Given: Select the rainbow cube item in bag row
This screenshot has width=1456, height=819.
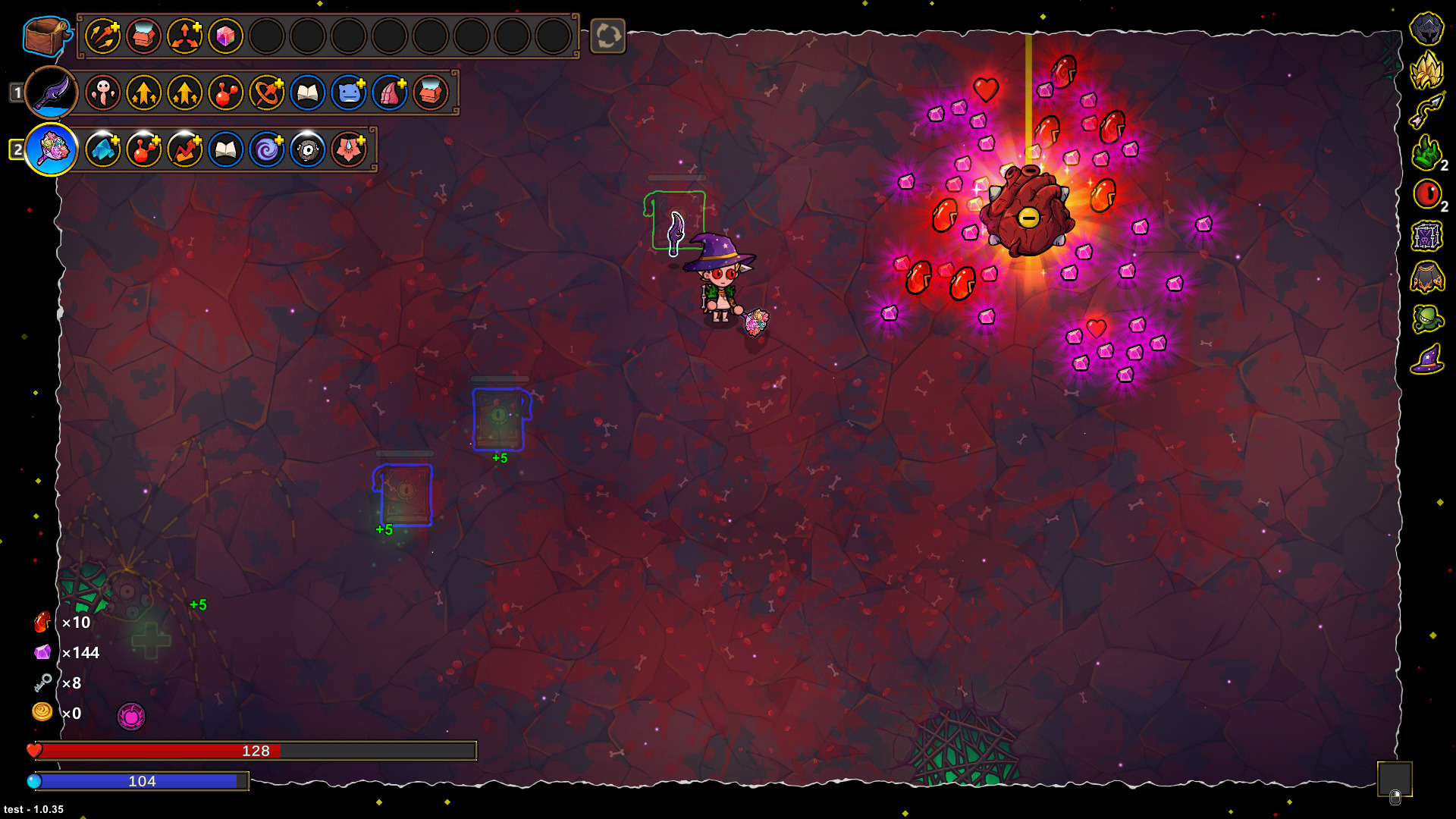Looking at the screenshot, I should pos(225,36).
